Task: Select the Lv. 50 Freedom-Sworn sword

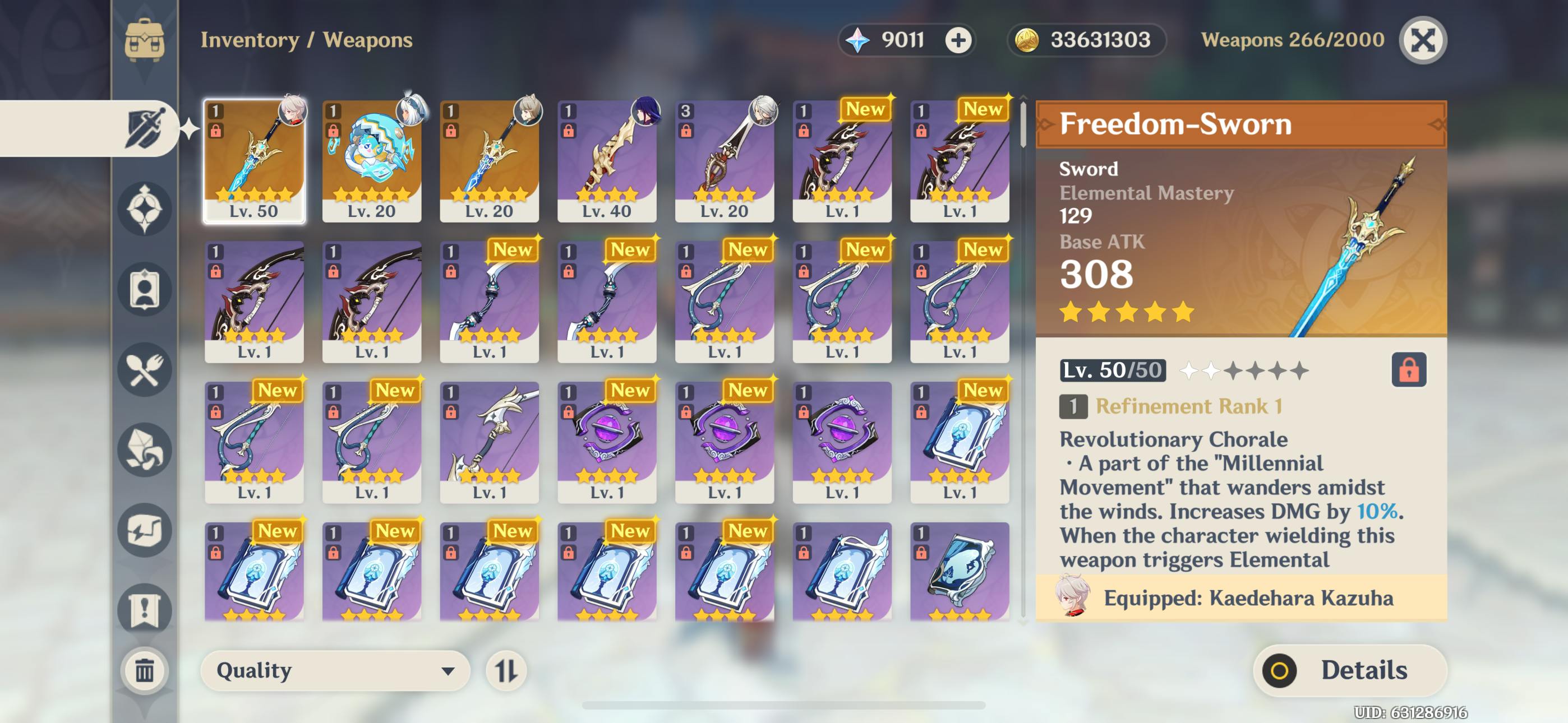Action: (254, 161)
